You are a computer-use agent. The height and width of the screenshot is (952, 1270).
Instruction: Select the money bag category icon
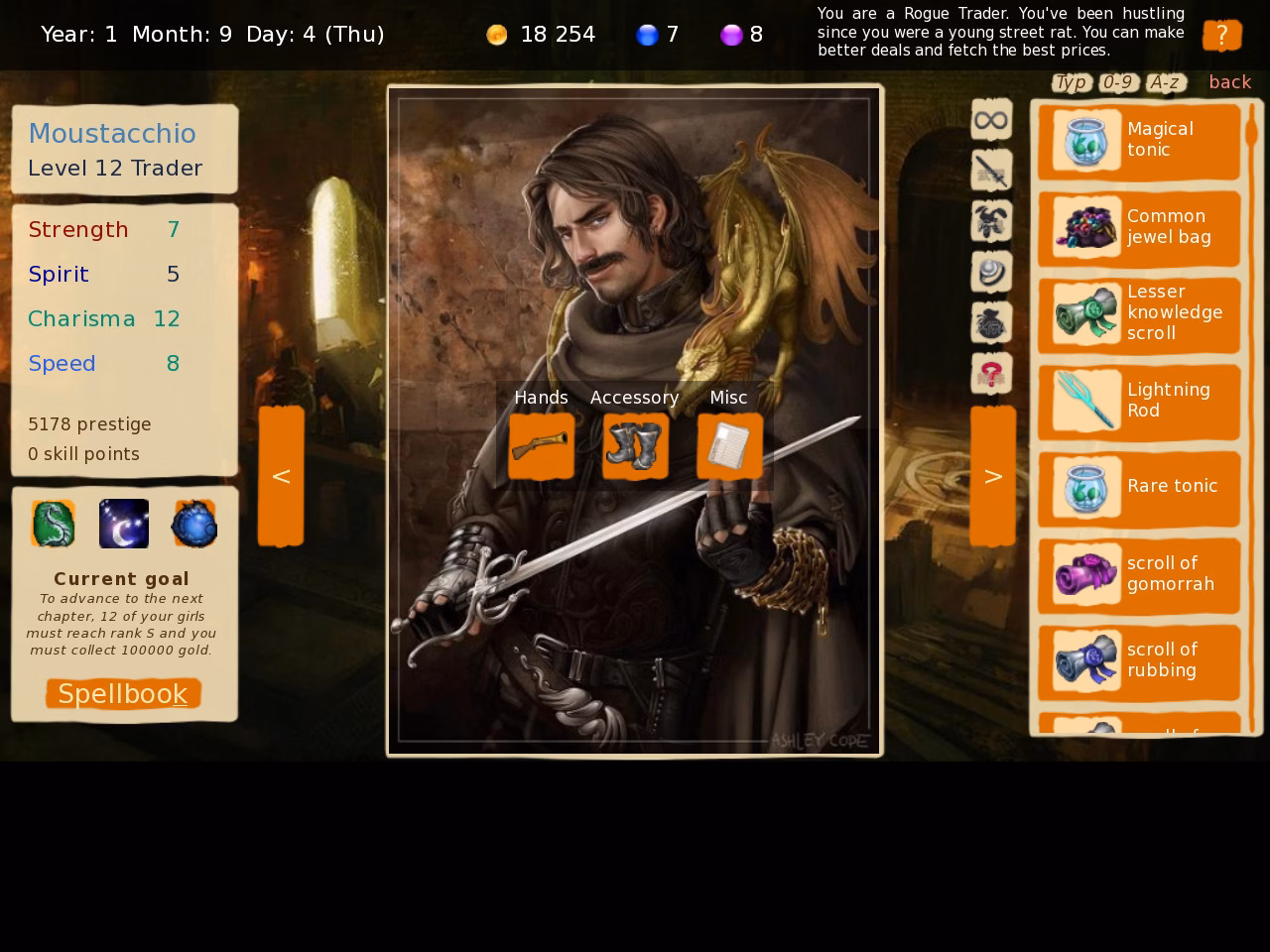click(991, 321)
